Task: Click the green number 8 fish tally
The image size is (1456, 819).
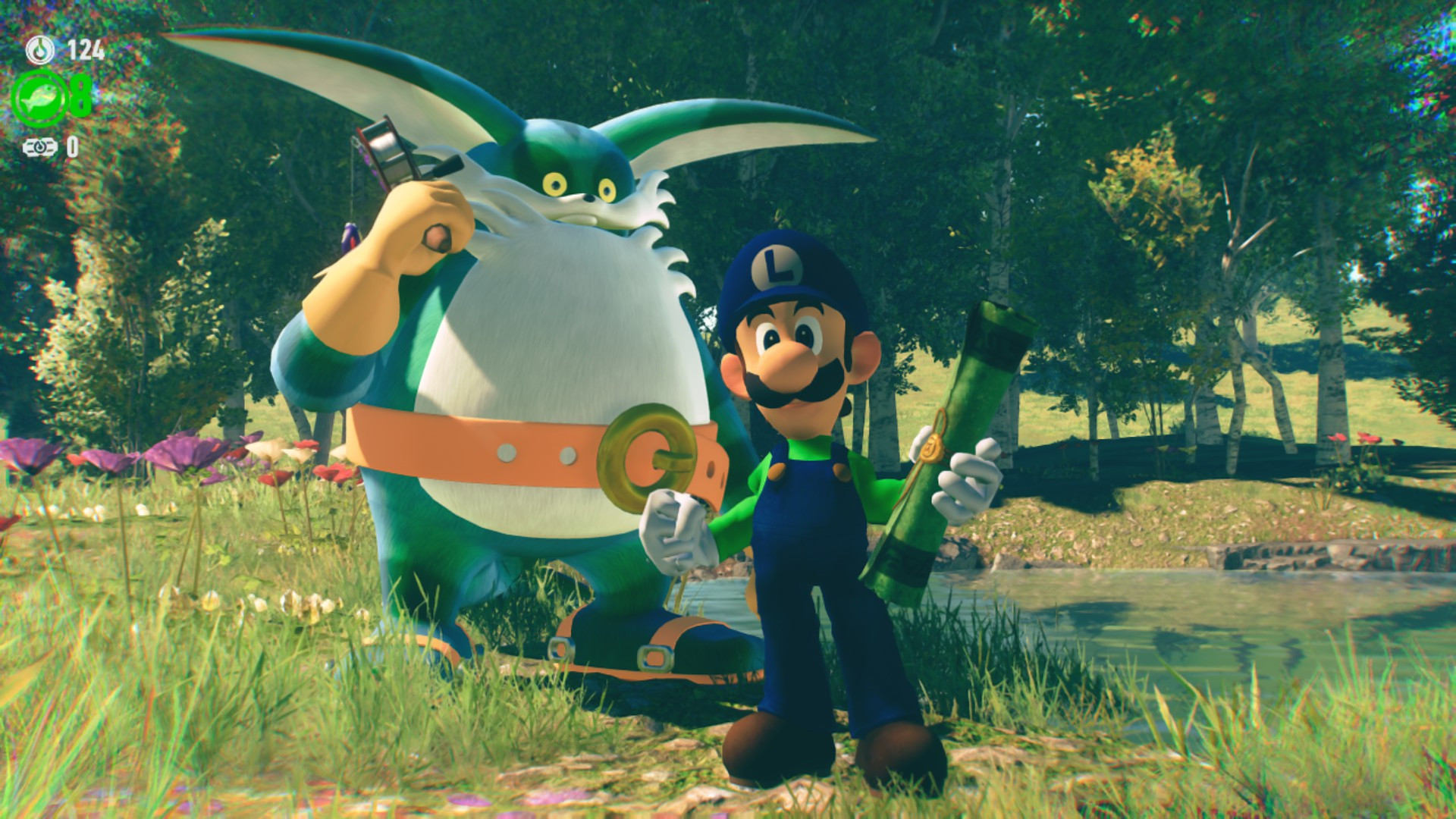Action: pyautogui.click(x=80, y=96)
